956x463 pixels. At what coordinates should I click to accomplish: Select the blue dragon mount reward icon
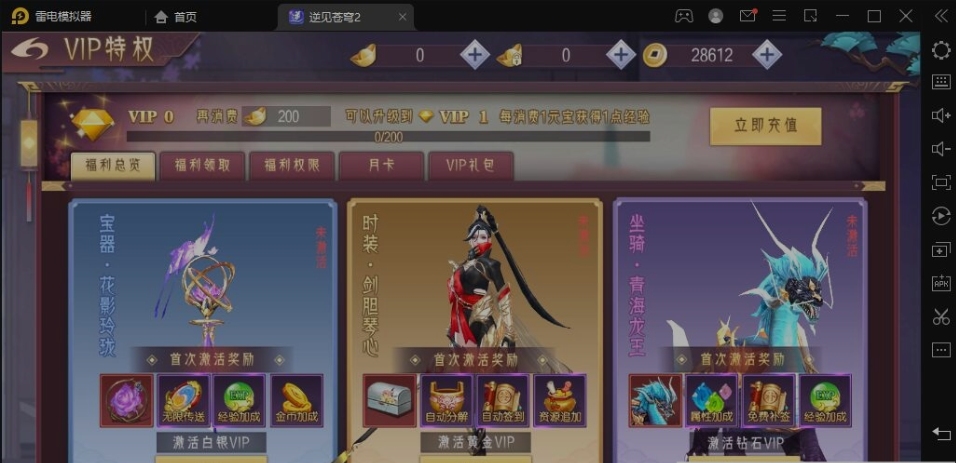click(x=655, y=400)
